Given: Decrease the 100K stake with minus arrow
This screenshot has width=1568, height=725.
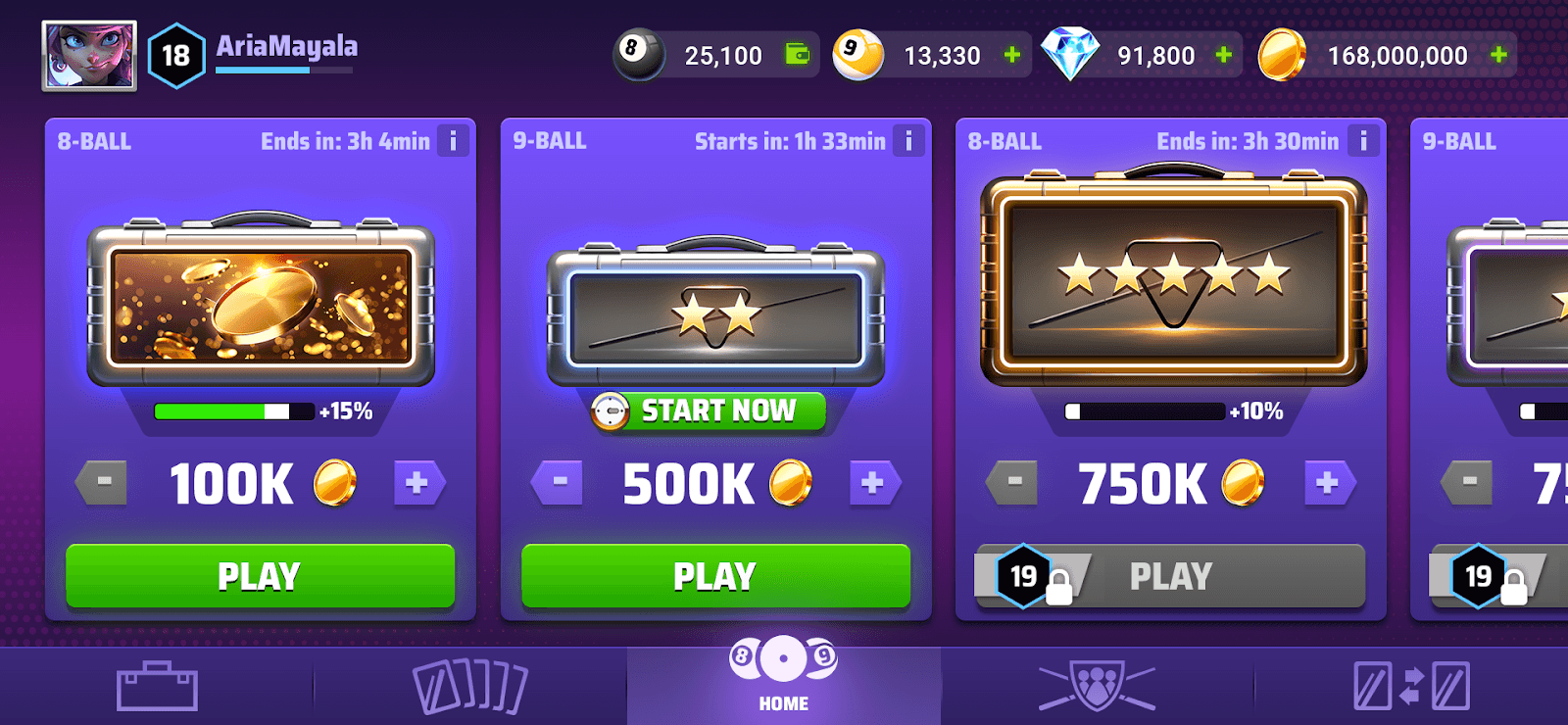Looking at the screenshot, I should pyautogui.click(x=101, y=481).
